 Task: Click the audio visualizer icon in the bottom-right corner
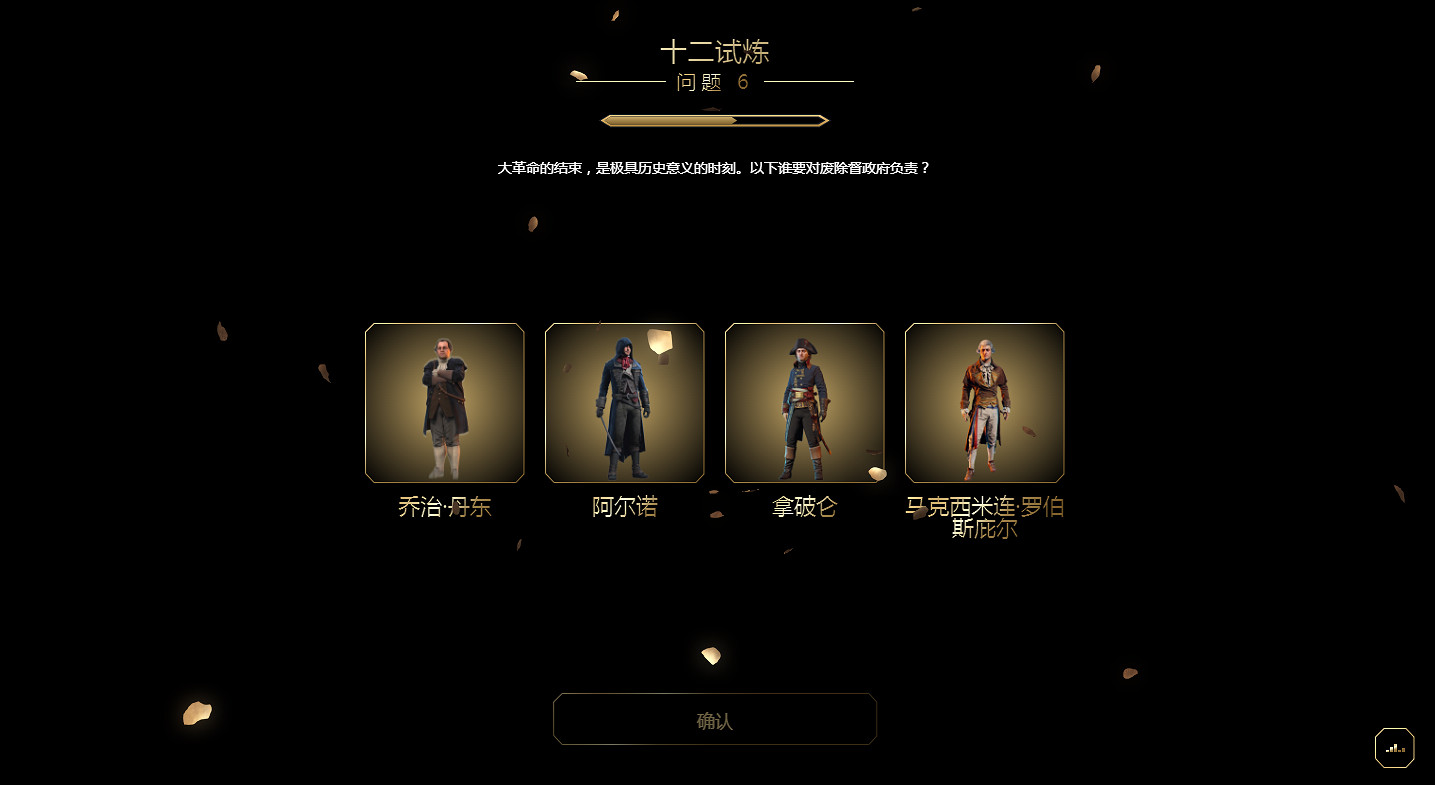[1394, 747]
